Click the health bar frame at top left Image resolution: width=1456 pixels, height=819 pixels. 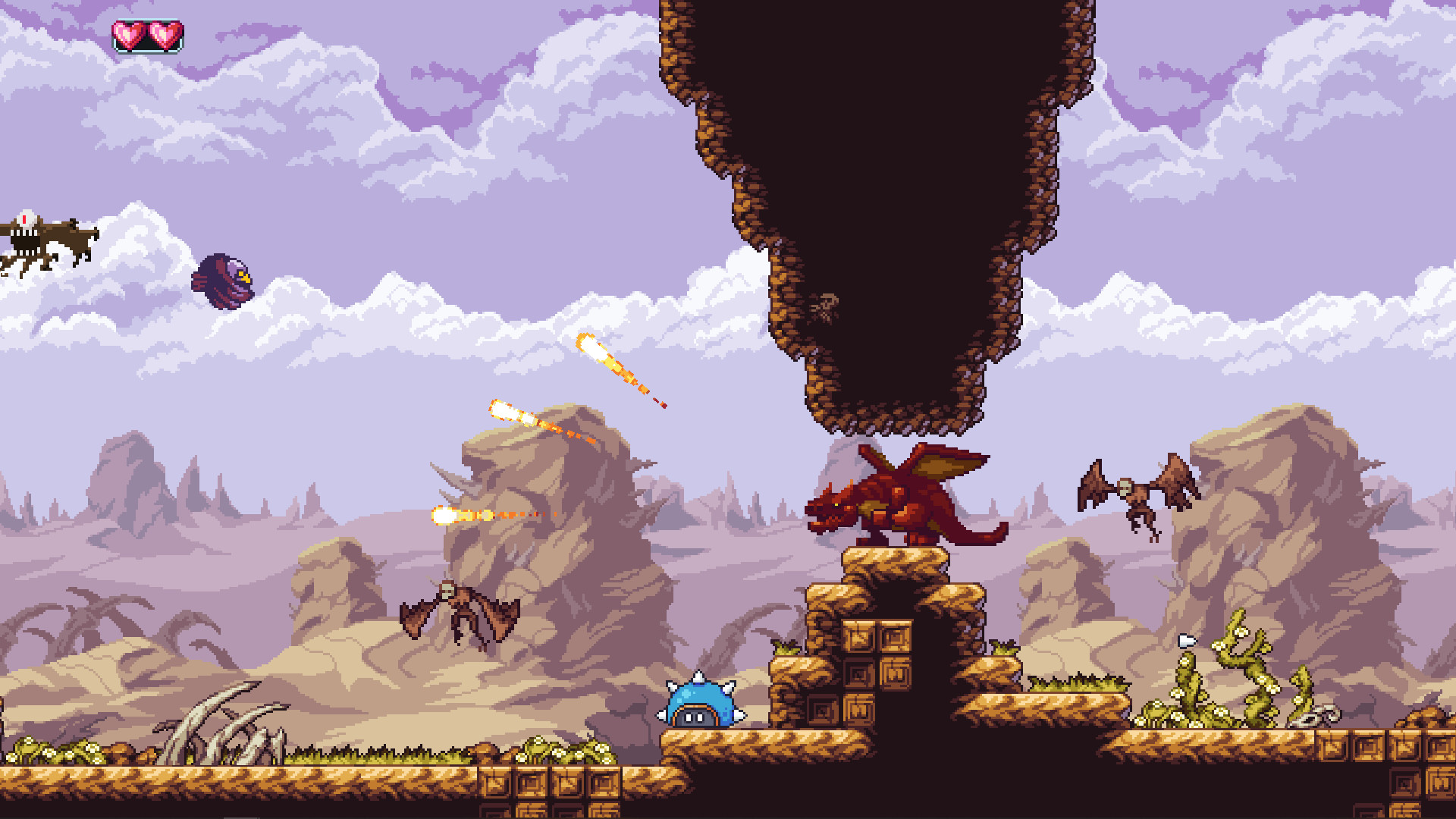point(148,34)
